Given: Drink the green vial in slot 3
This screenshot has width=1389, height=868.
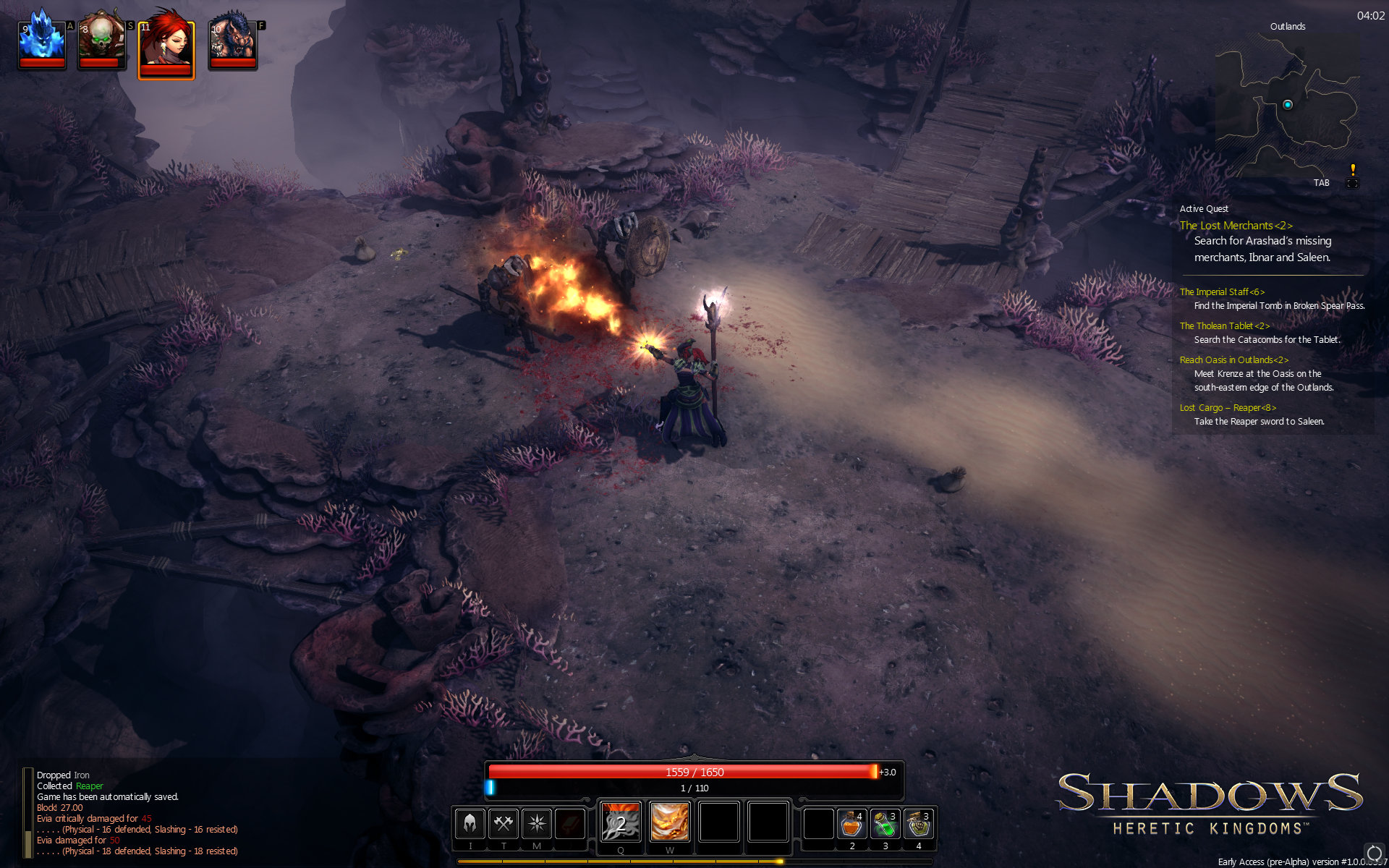Looking at the screenshot, I should coord(885,824).
